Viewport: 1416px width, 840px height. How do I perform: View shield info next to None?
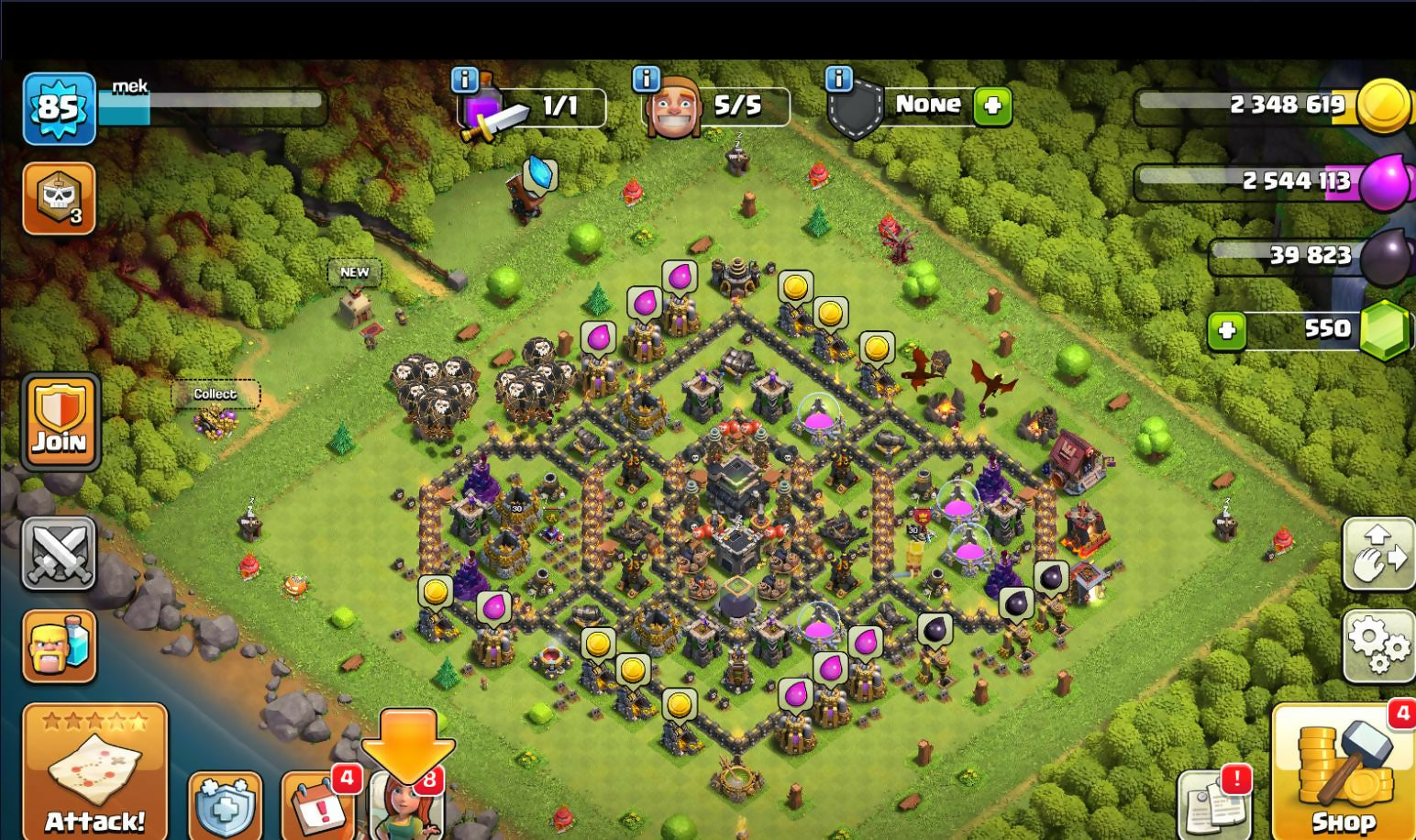[838, 79]
